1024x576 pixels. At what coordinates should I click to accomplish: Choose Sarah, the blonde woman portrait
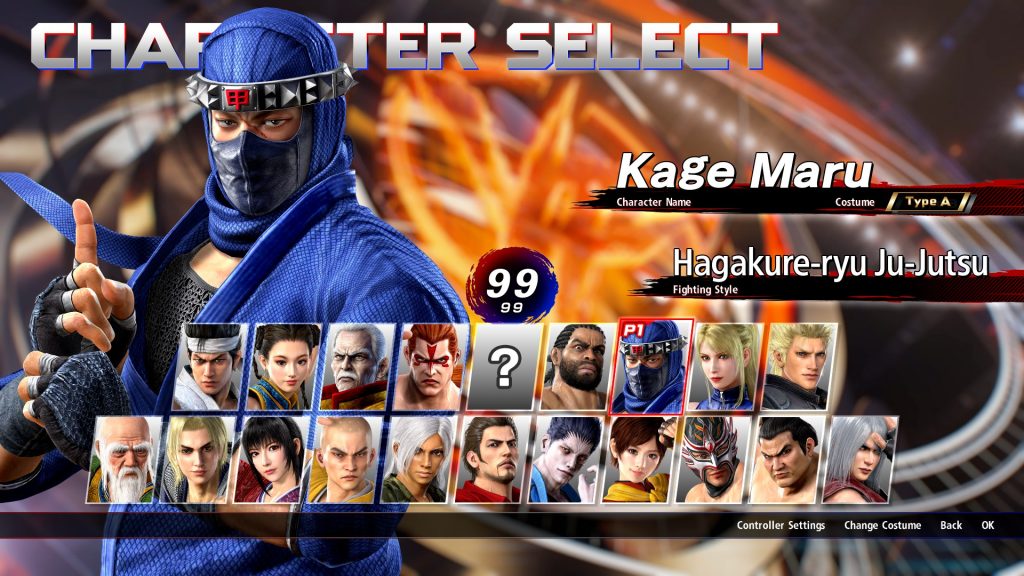(x=727, y=367)
